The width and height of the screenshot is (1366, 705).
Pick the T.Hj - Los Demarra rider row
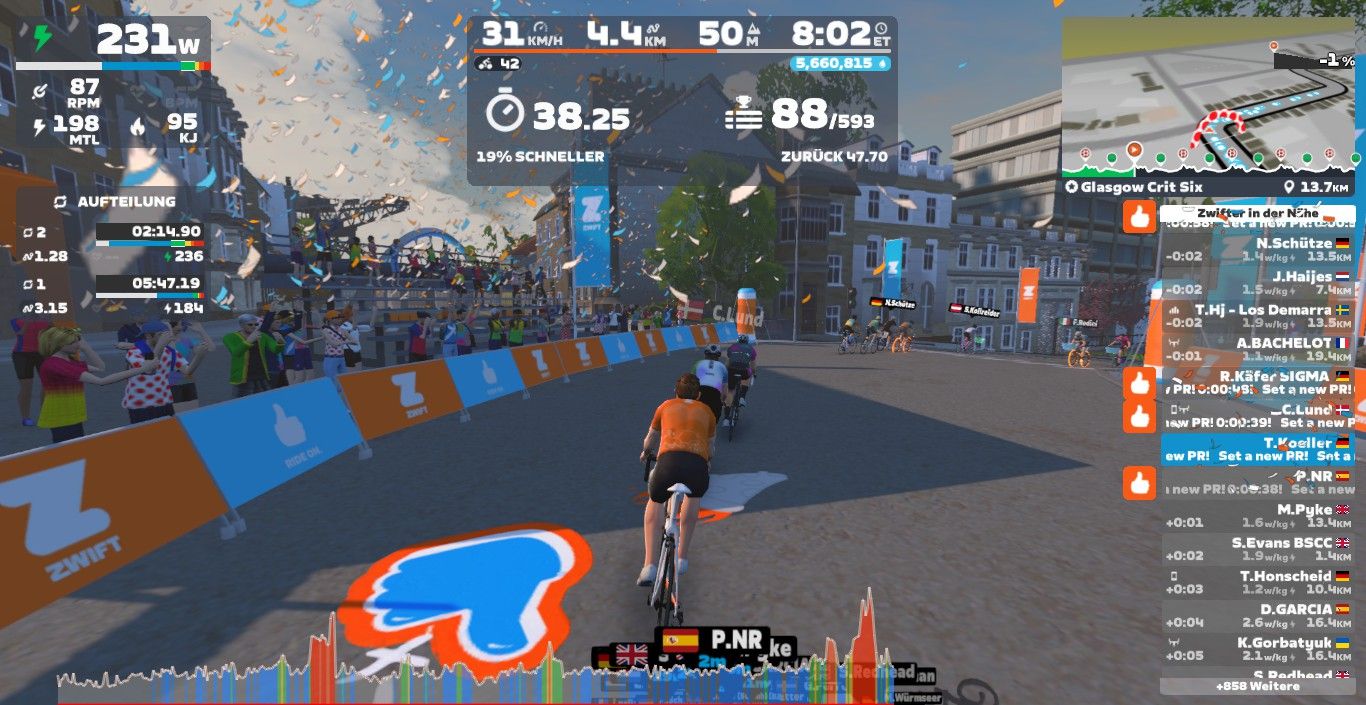pyautogui.click(x=1257, y=316)
